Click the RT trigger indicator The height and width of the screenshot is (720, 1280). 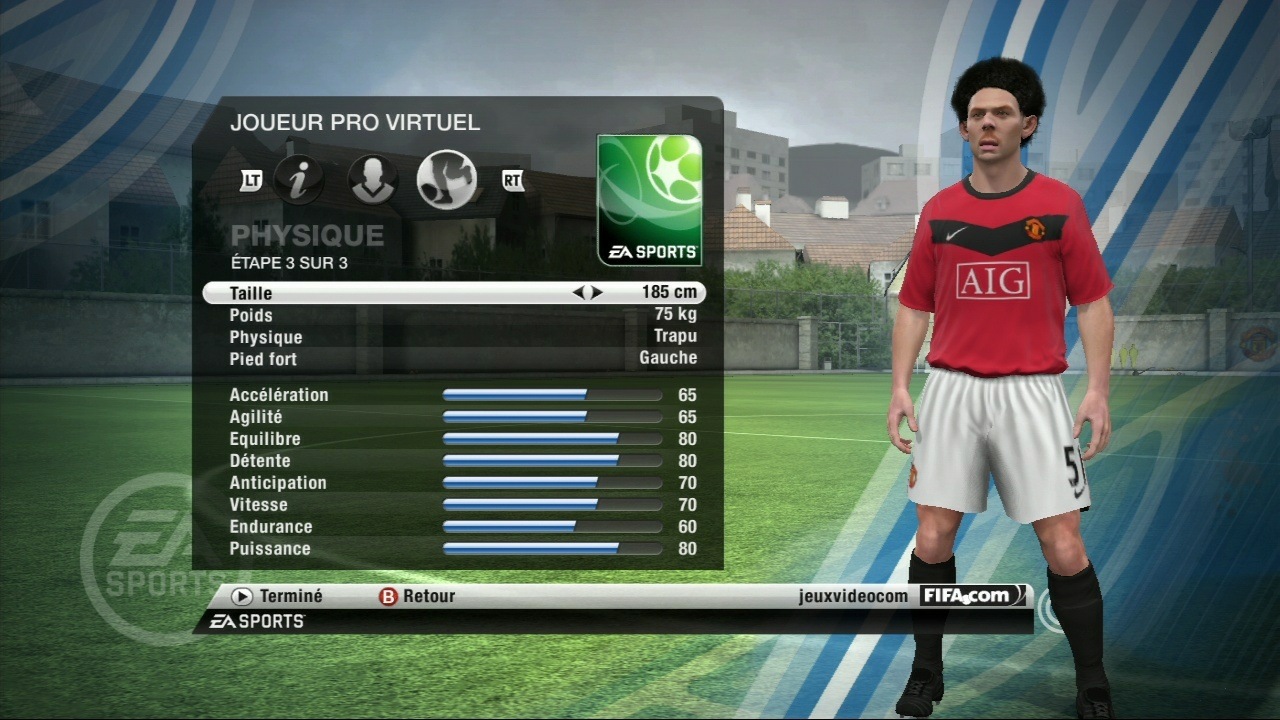[x=513, y=179]
